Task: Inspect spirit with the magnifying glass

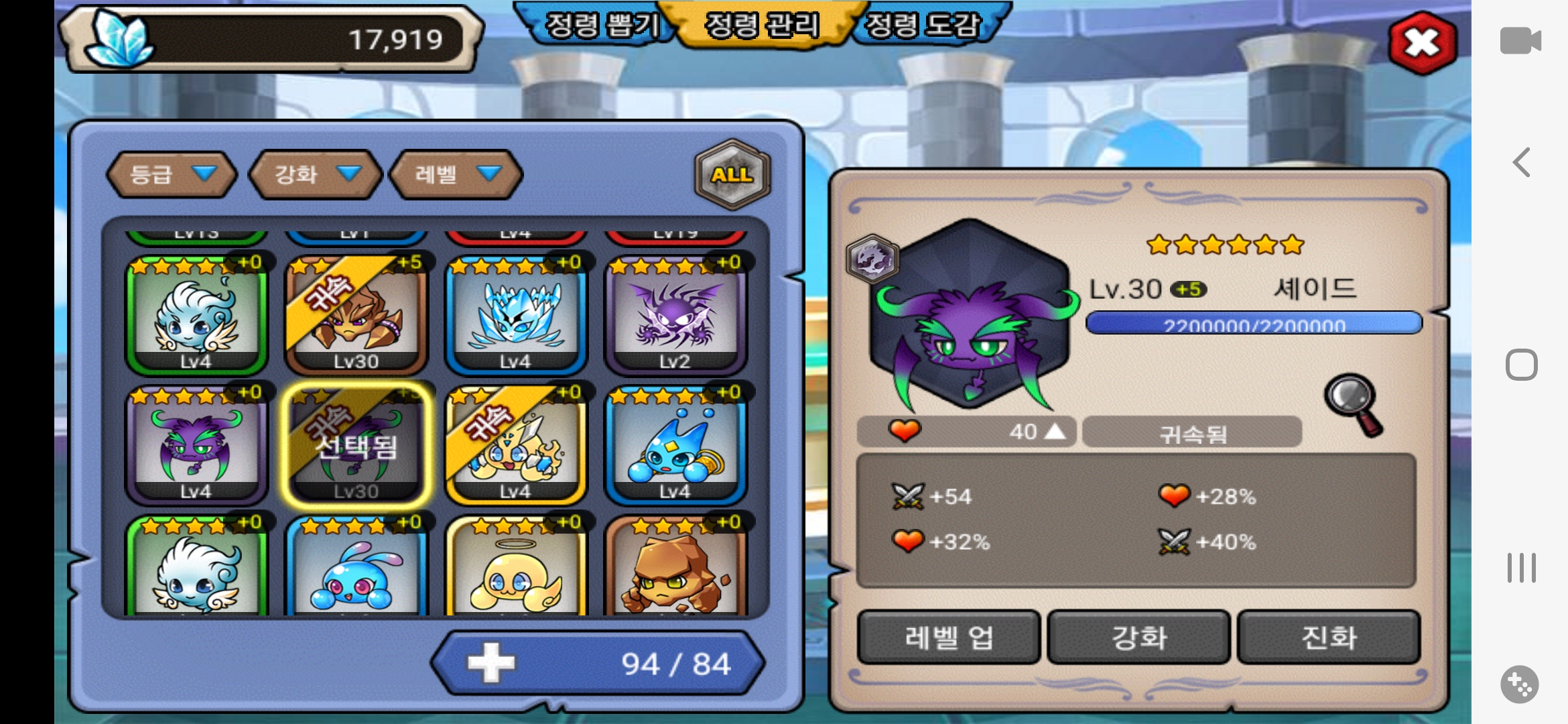Action: [x=1352, y=404]
